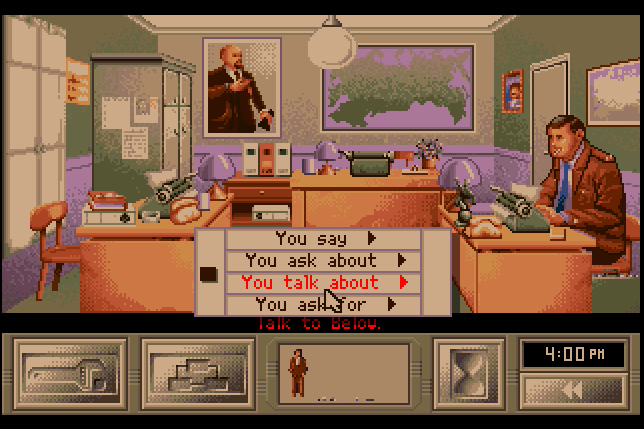Open the stacked-blocks map icon
Screen dimensions: 644x429
pyautogui.click(x=197, y=374)
